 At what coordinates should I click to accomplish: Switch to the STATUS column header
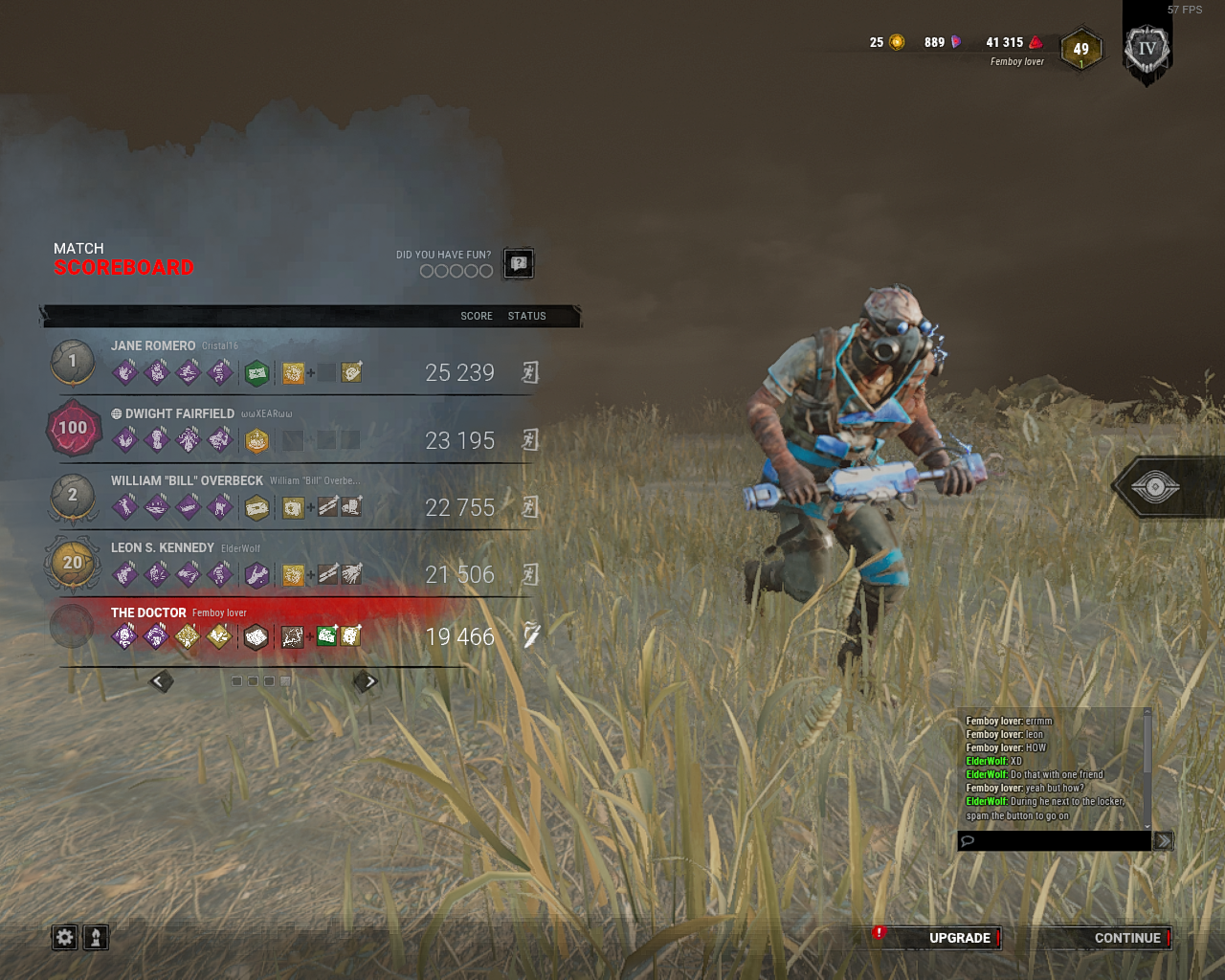click(x=526, y=316)
